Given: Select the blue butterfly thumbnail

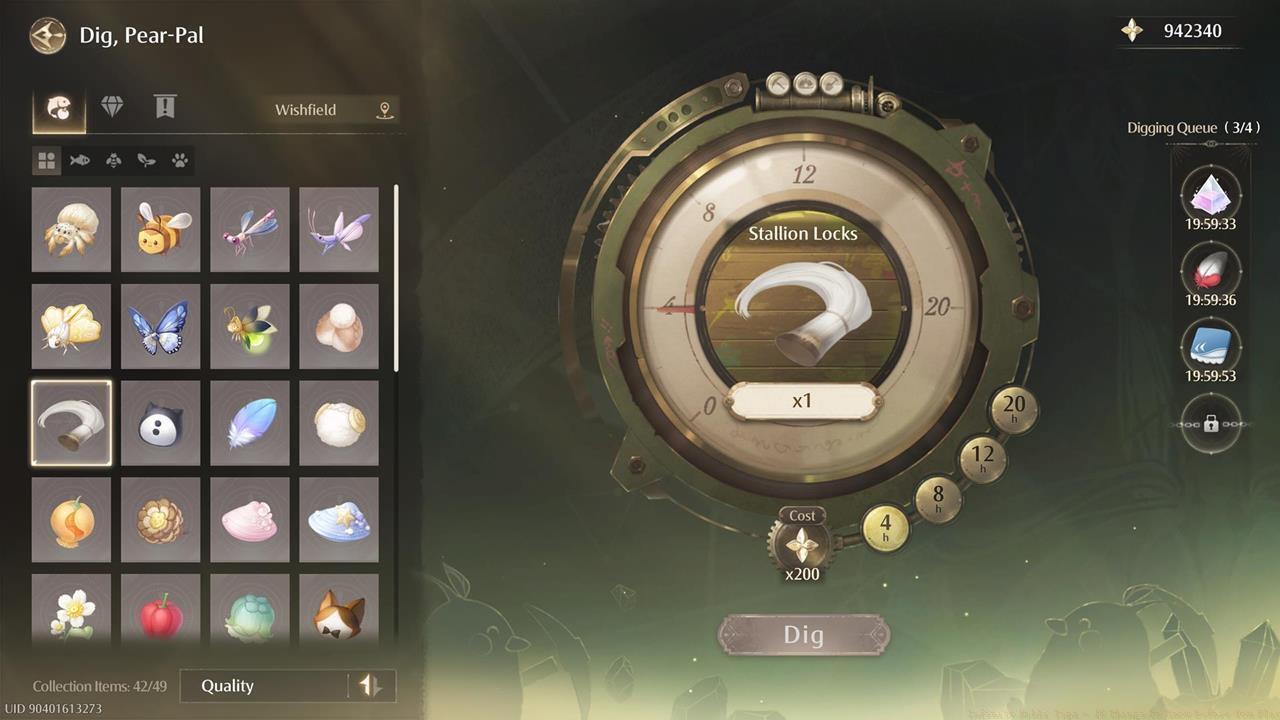Looking at the screenshot, I should click(x=160, y=326).
